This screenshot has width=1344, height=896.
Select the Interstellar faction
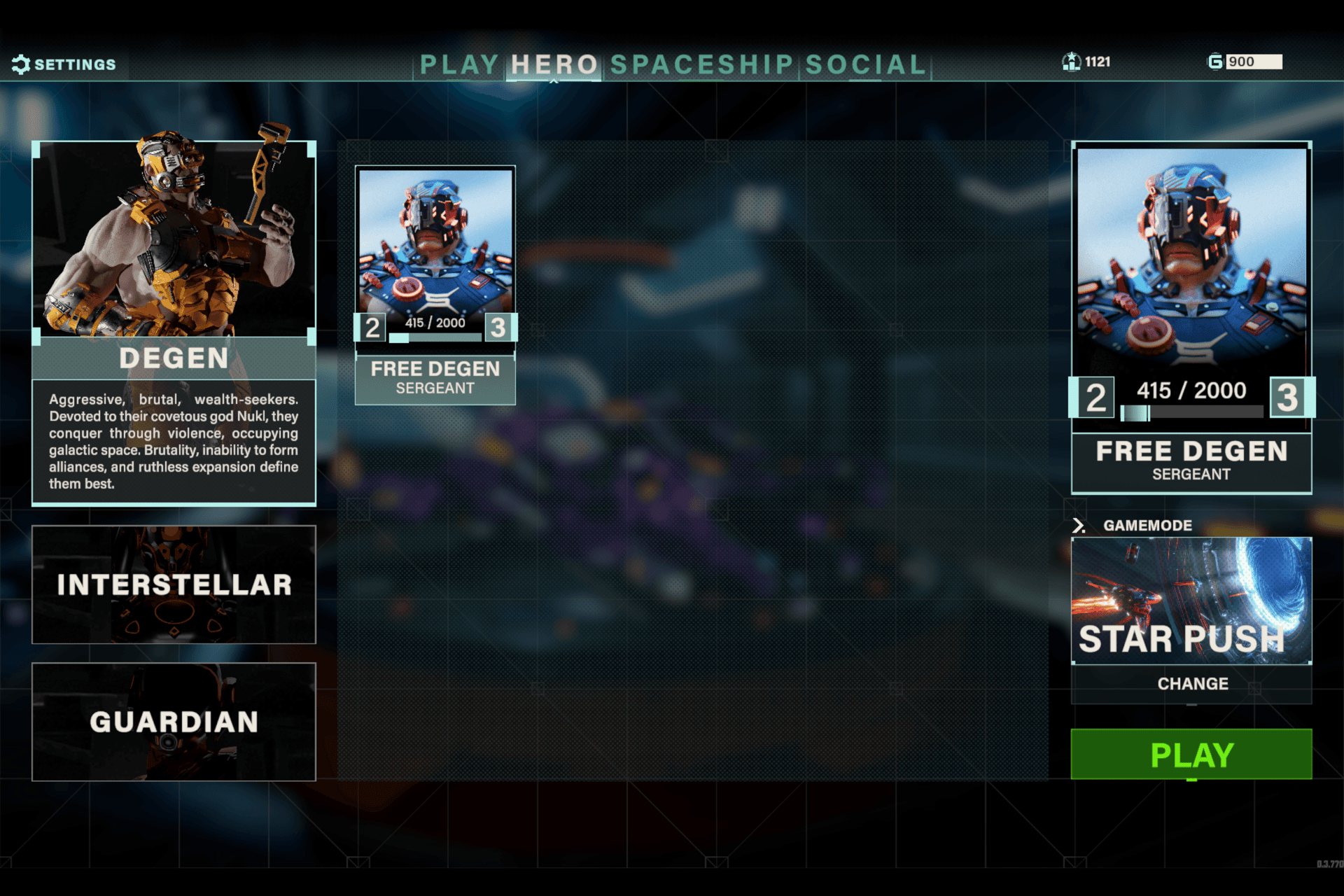pyautogui.click(x=174, y=584)
